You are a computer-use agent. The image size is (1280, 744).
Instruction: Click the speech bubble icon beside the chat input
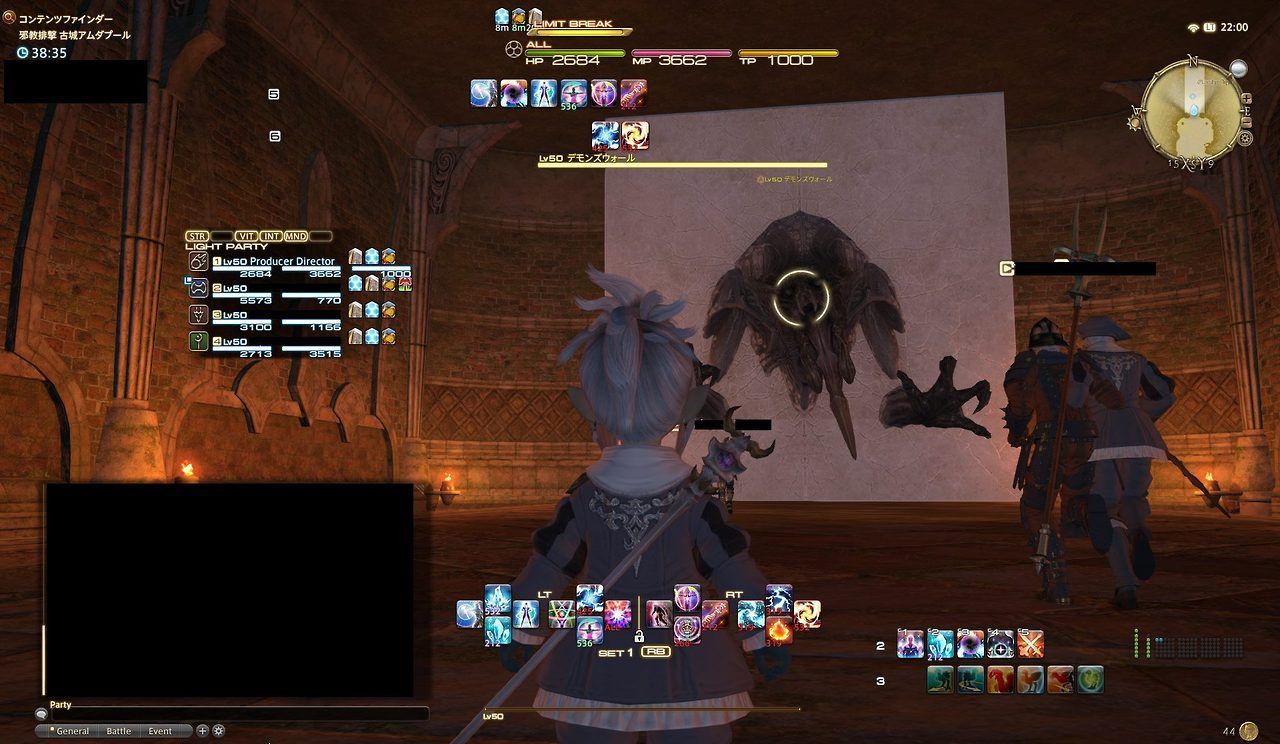tap(42, 714)
